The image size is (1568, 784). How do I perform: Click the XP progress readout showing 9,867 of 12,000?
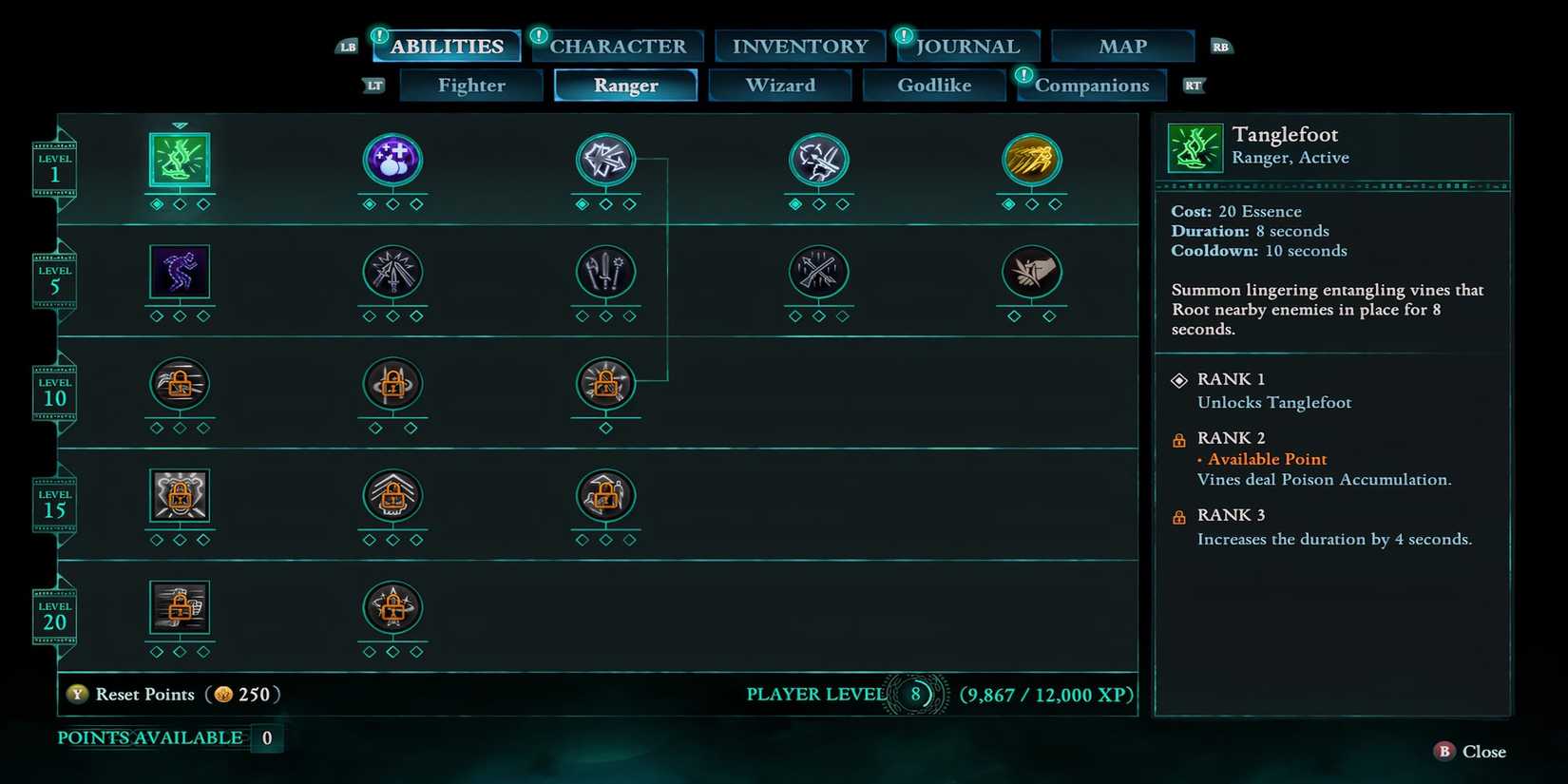(x=1045, y=695)
